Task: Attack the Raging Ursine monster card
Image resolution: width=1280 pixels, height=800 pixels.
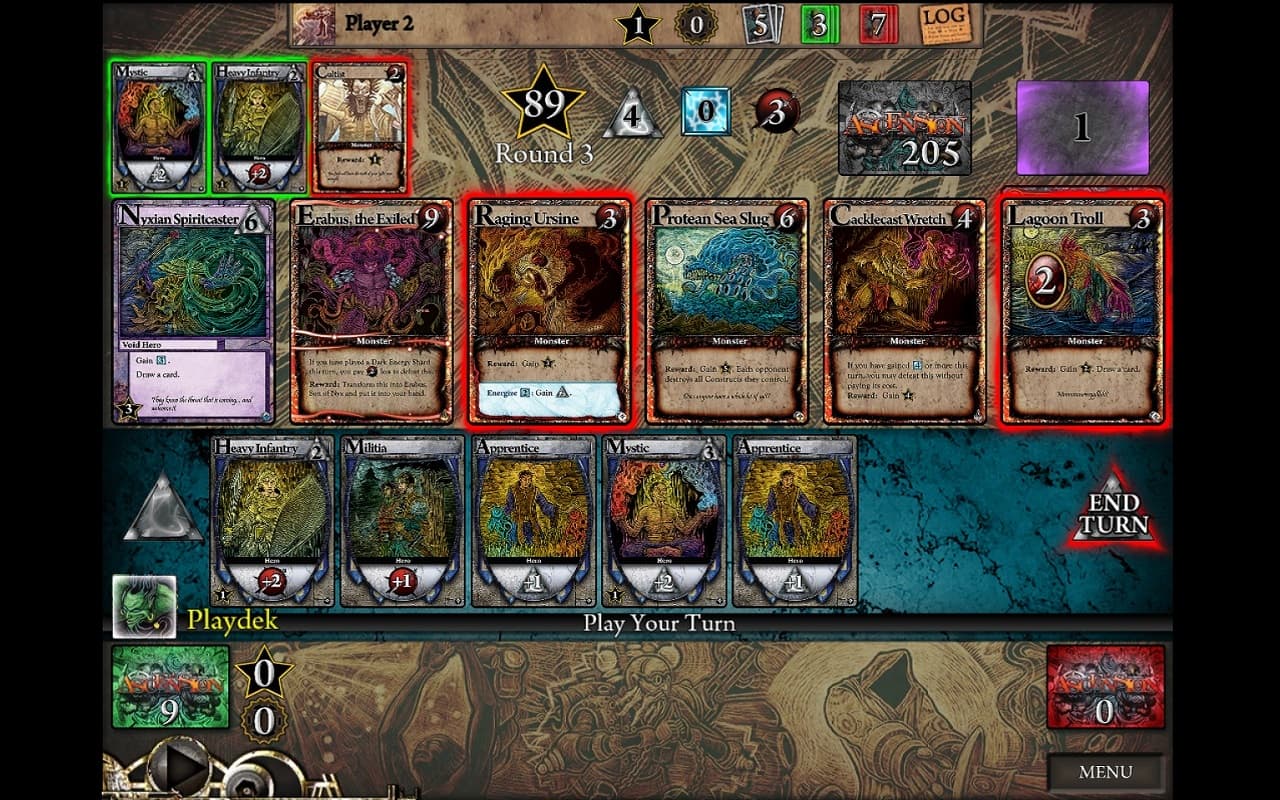Action: pyautogui.click(x=549, y=312)
